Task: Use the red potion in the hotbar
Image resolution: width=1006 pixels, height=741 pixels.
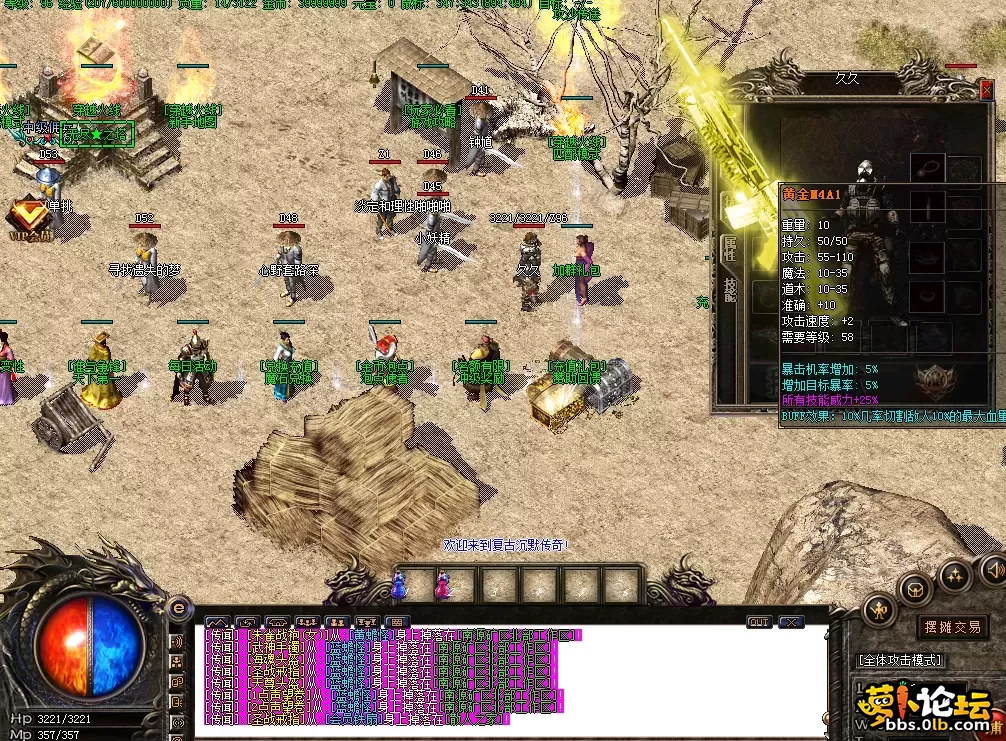Action: (441, 584)
